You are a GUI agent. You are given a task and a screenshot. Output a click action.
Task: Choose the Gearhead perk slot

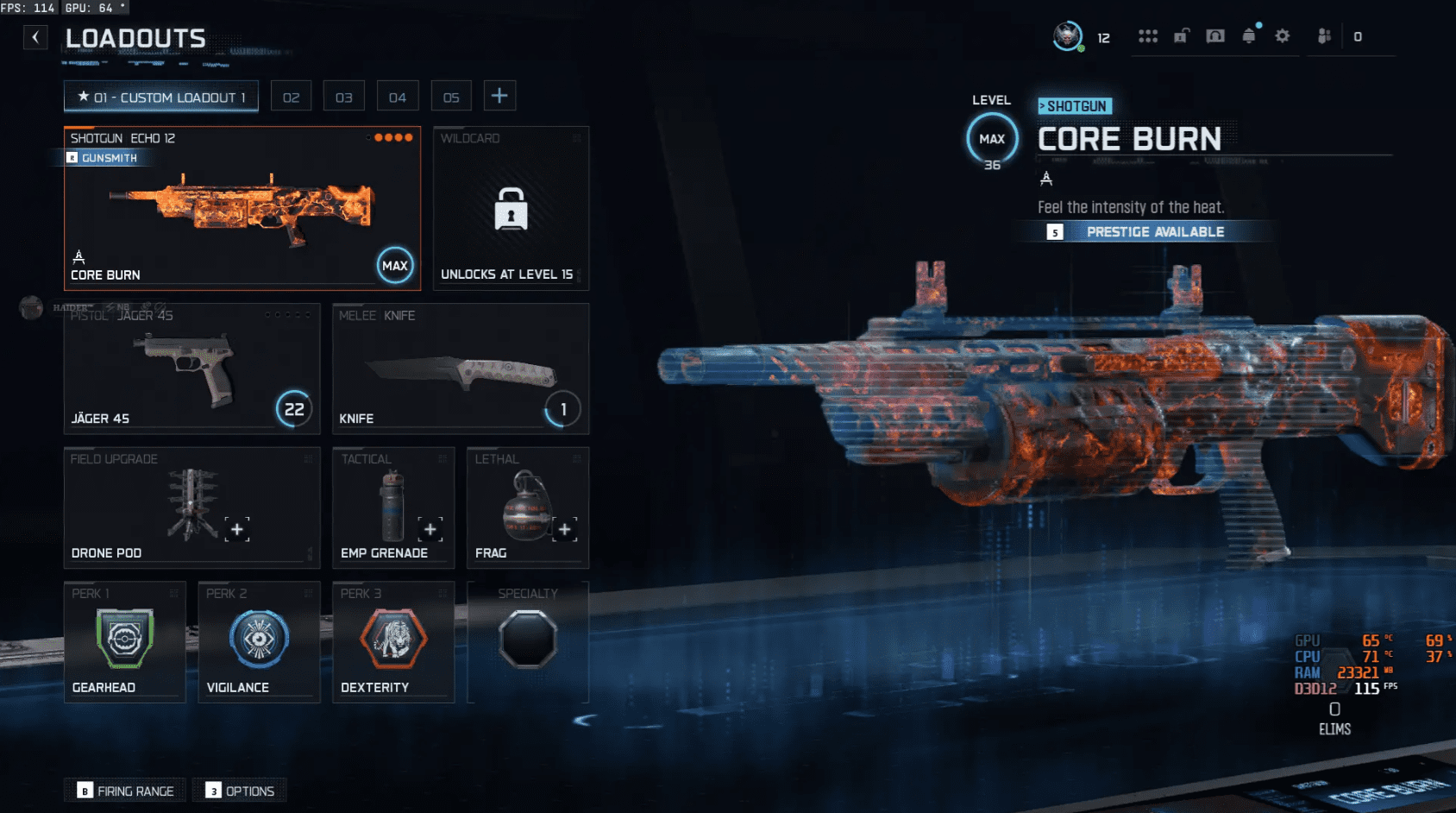(124, 641)
